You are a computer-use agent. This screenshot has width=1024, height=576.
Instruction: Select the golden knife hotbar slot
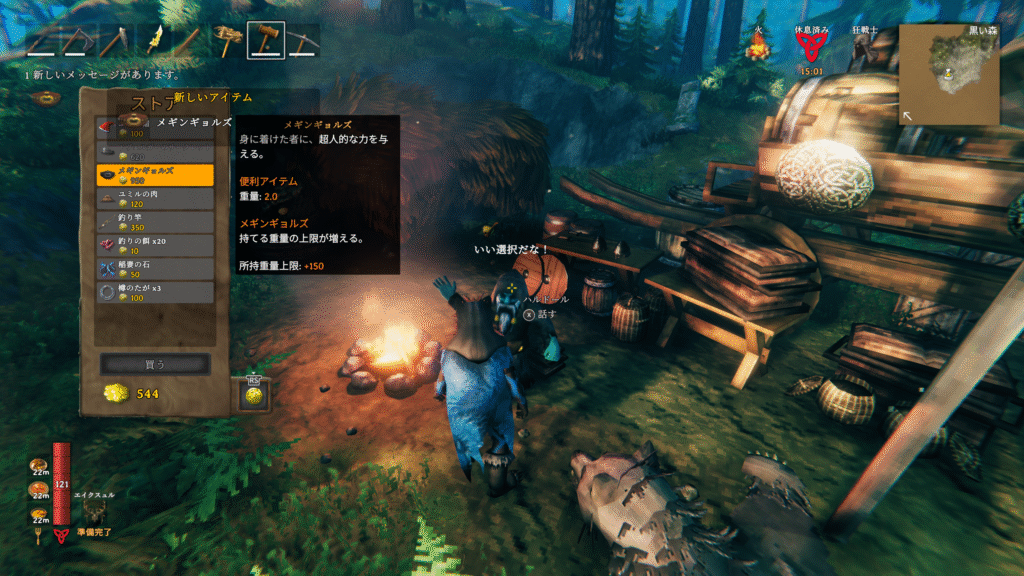coord(154,40)
